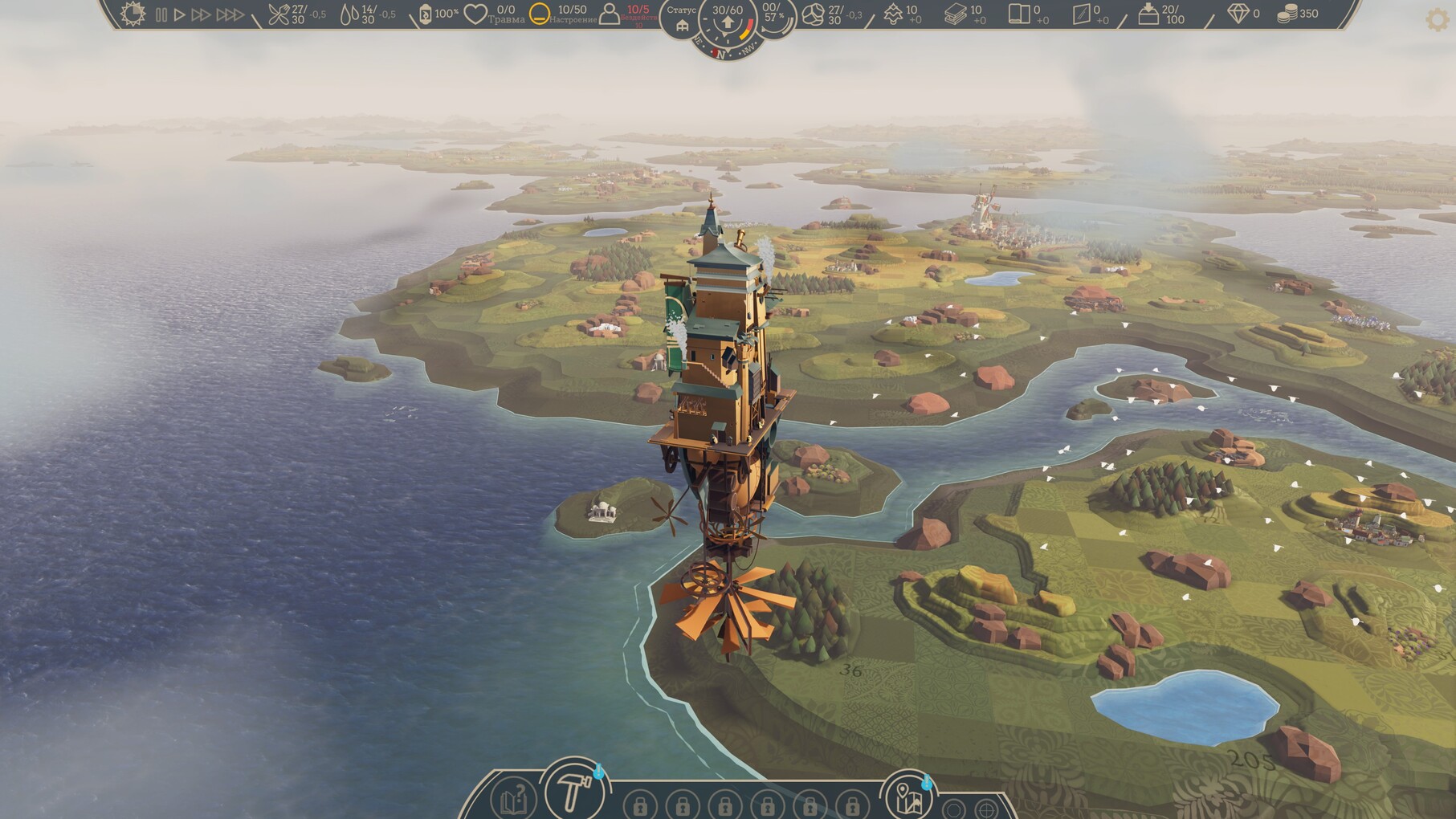Open the world map button
This screenshot has width=1456, height=819.
coord(907,795)
